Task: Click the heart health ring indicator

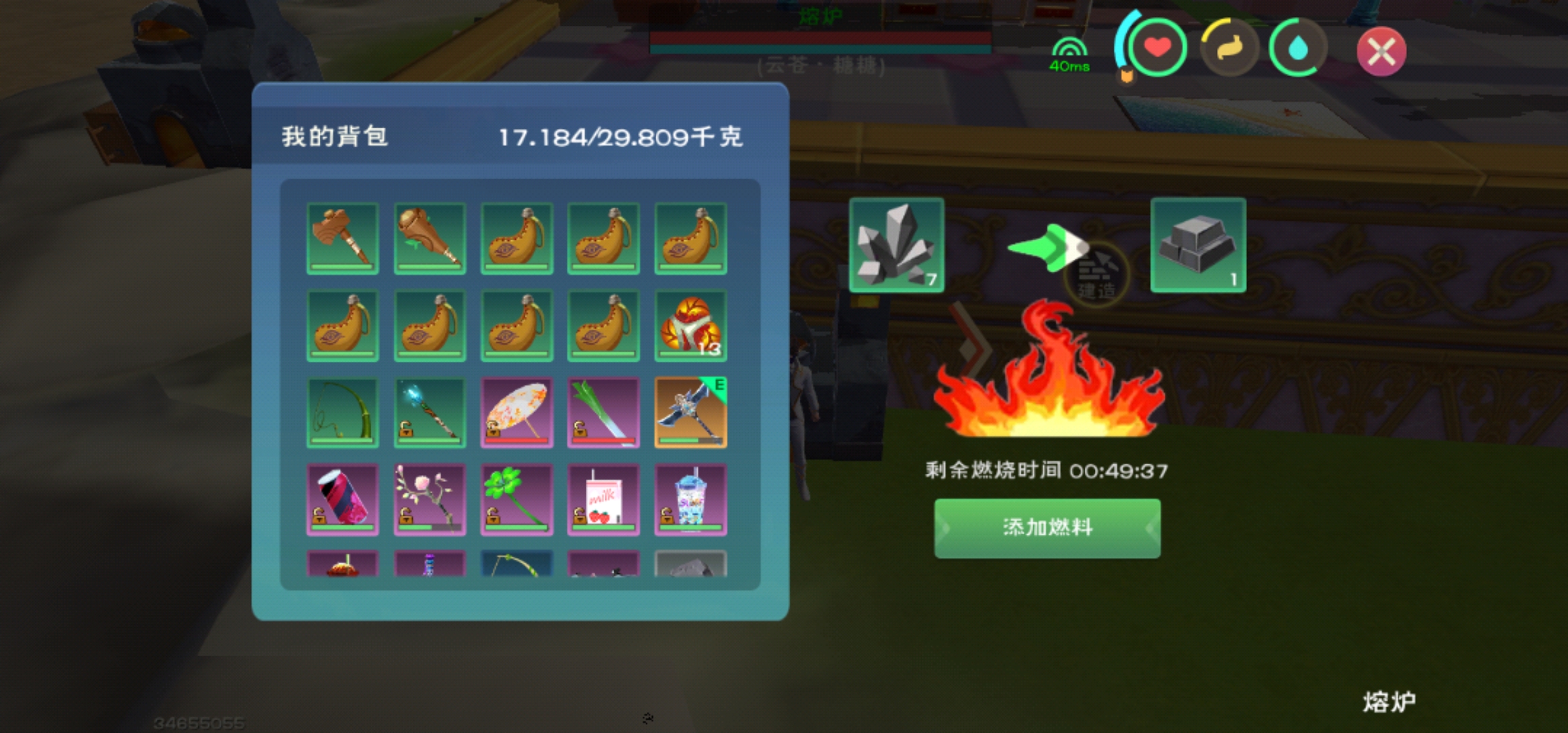Action: tap(1157, 48)
